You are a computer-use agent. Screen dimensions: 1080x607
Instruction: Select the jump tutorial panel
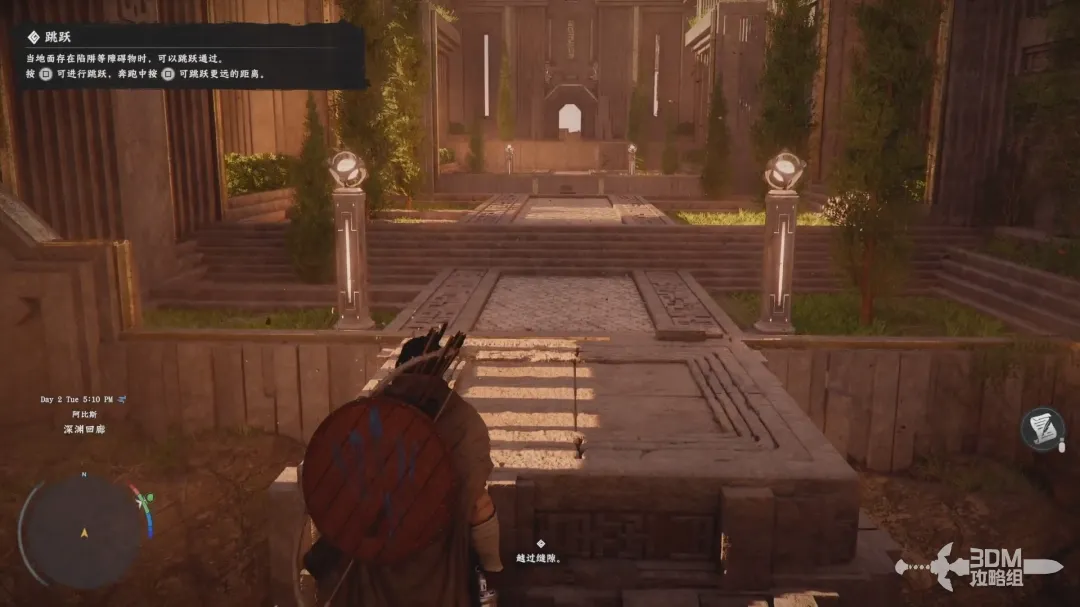(x=190, y=56)
